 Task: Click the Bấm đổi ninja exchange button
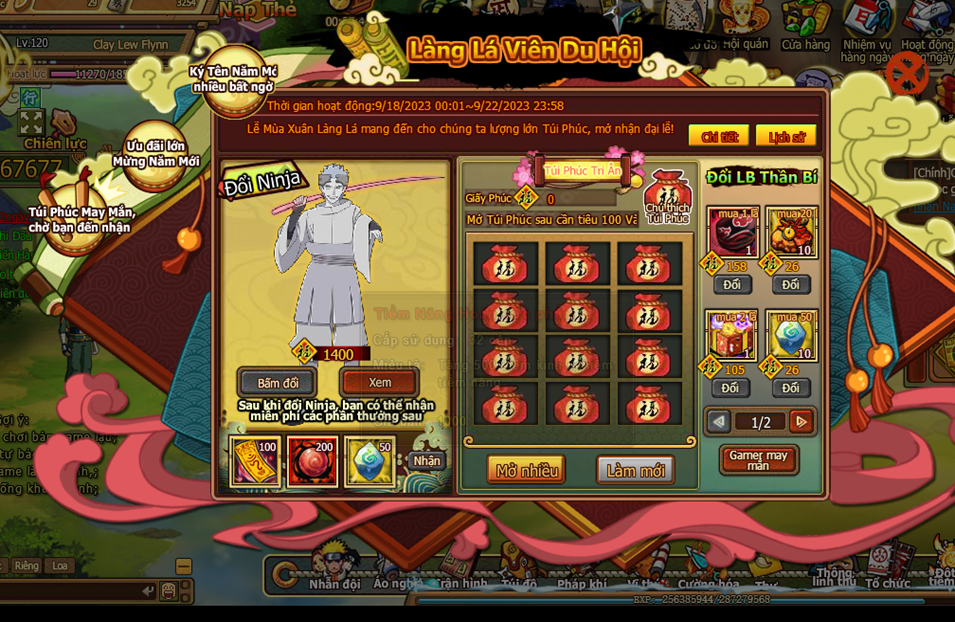point(277,383)
